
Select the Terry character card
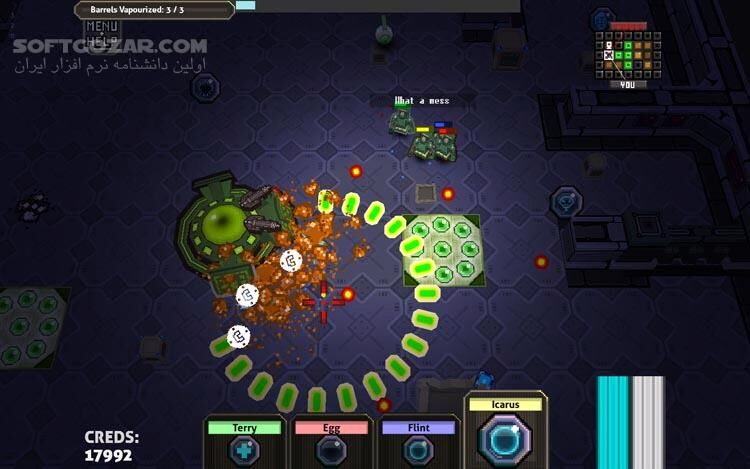(244, 443)
